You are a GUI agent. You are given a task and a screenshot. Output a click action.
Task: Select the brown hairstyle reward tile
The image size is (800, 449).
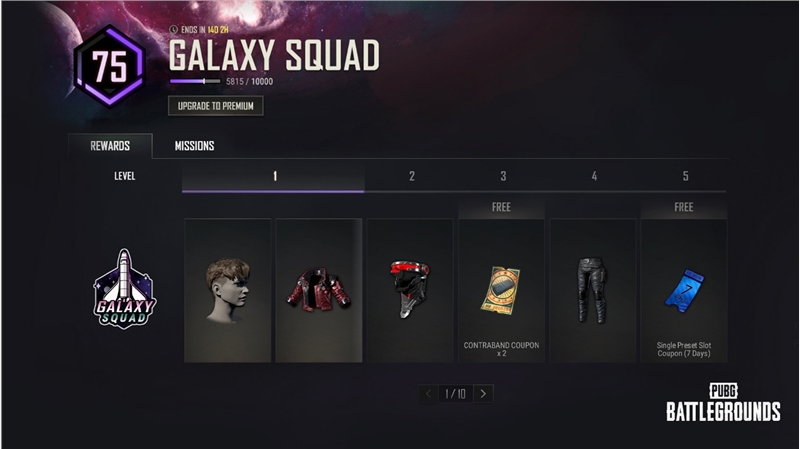click(x=228, y=290)
